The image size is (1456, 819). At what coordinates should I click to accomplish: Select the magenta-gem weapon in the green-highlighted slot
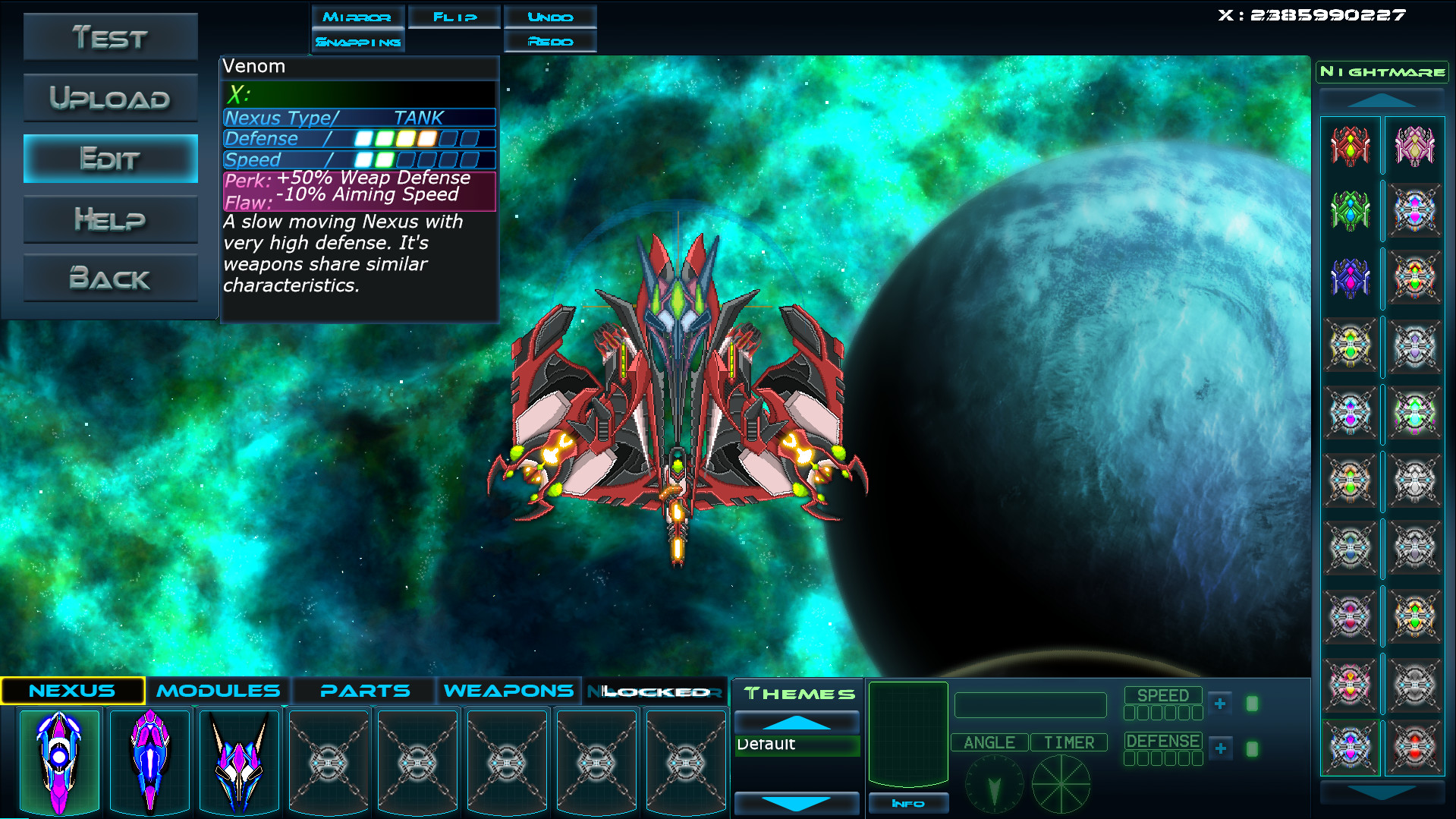point(1351,748)
